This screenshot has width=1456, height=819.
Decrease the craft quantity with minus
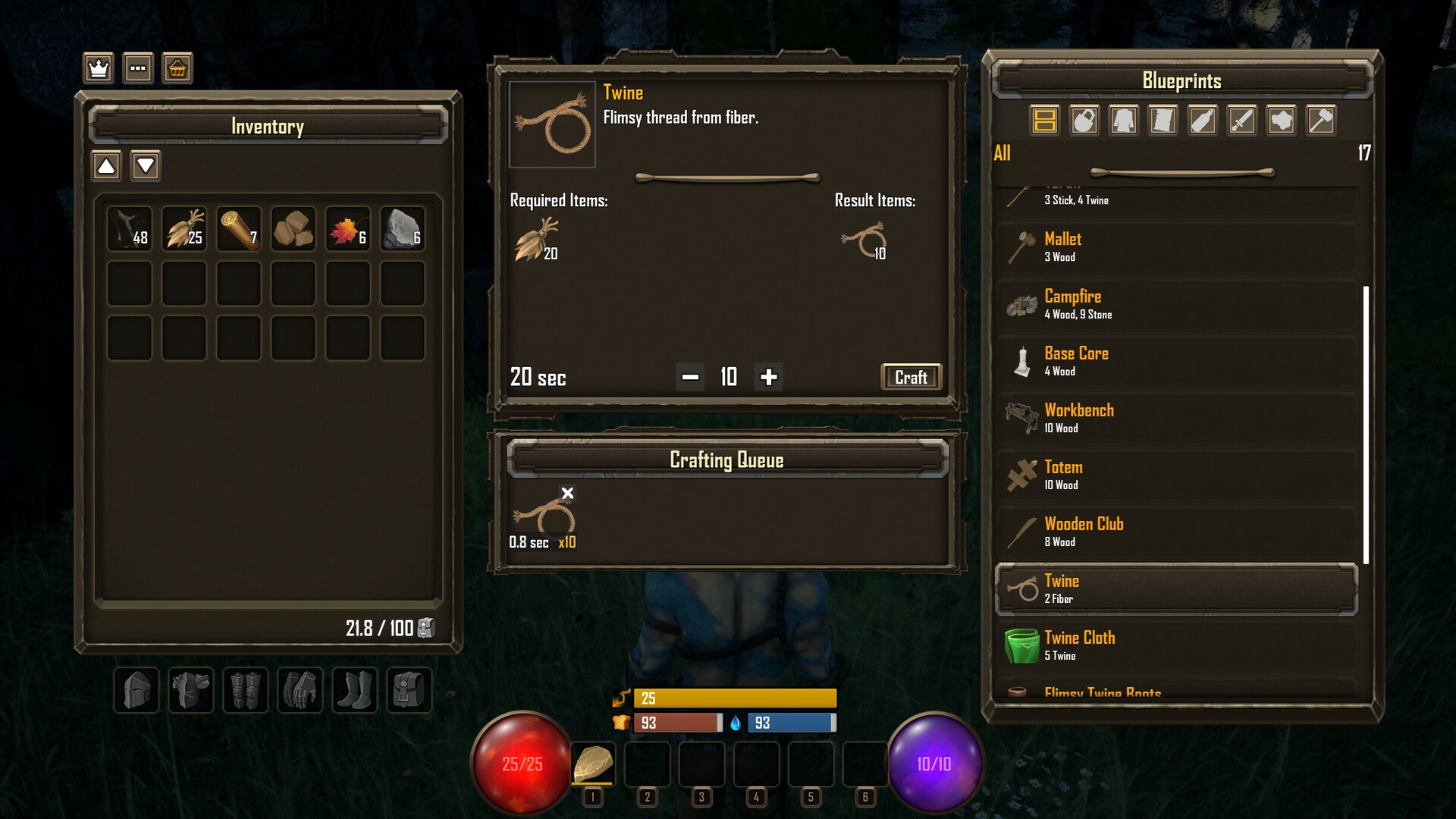(x=690, y=377)
